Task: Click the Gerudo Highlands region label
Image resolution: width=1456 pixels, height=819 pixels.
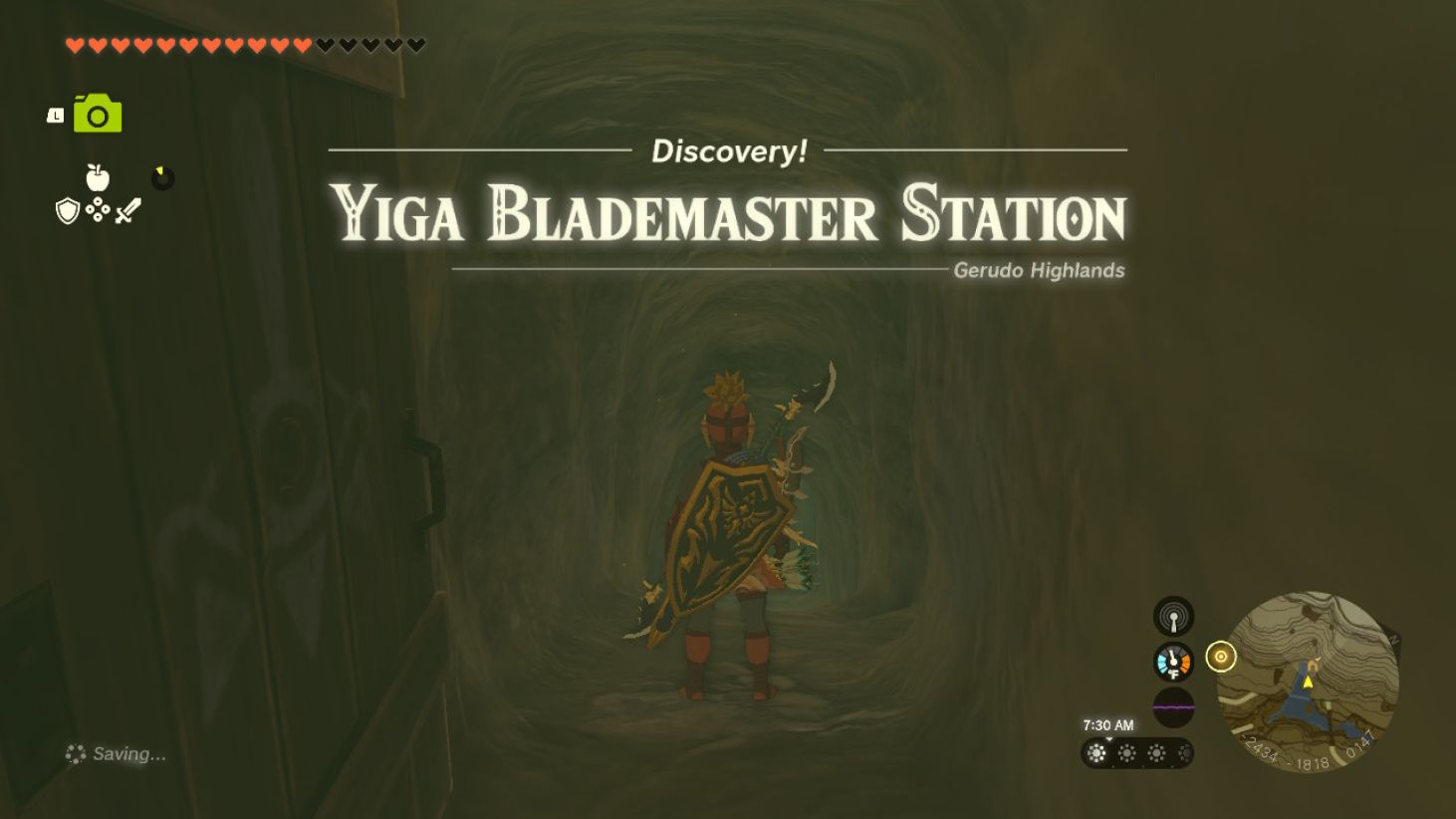Action: 1040,270
